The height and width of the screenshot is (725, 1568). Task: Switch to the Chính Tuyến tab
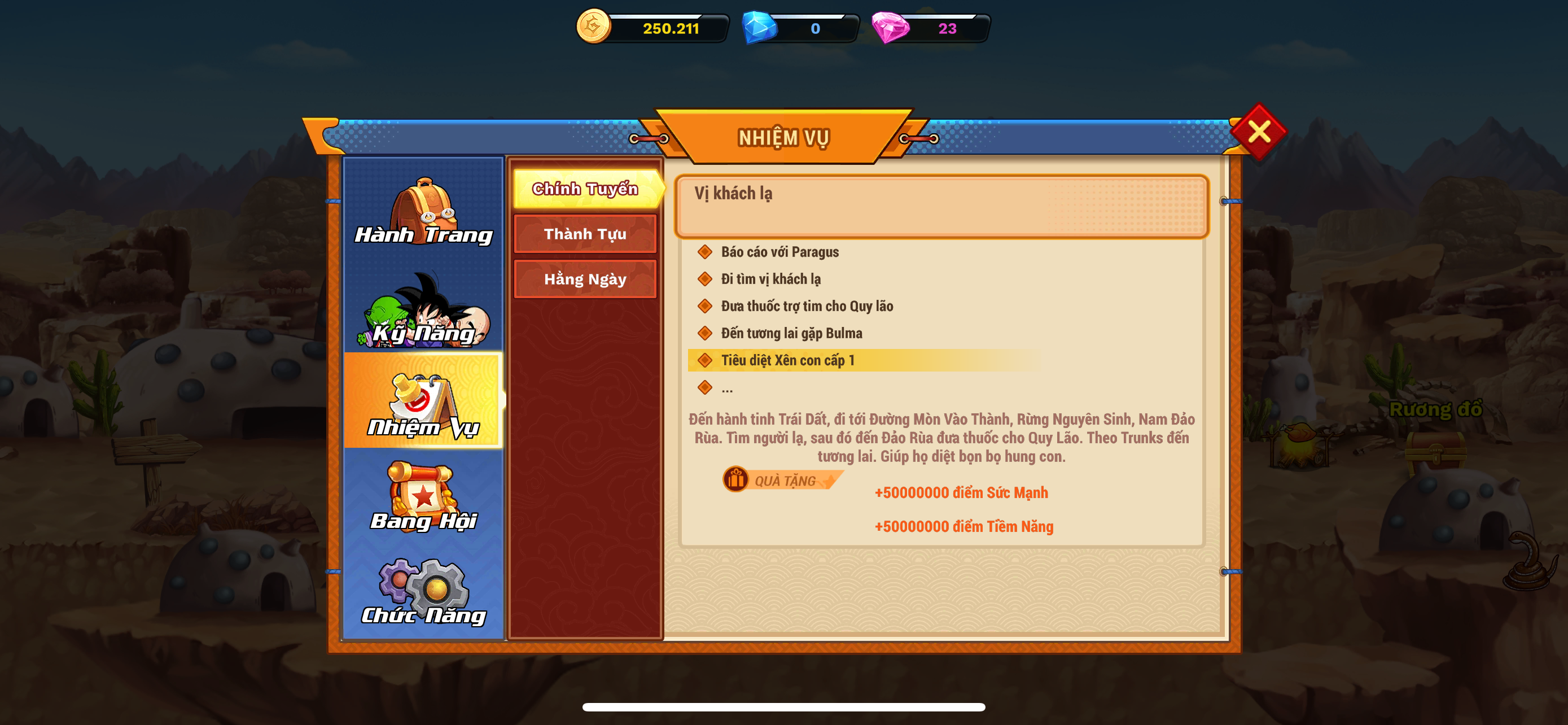click(x=585, y=189)
